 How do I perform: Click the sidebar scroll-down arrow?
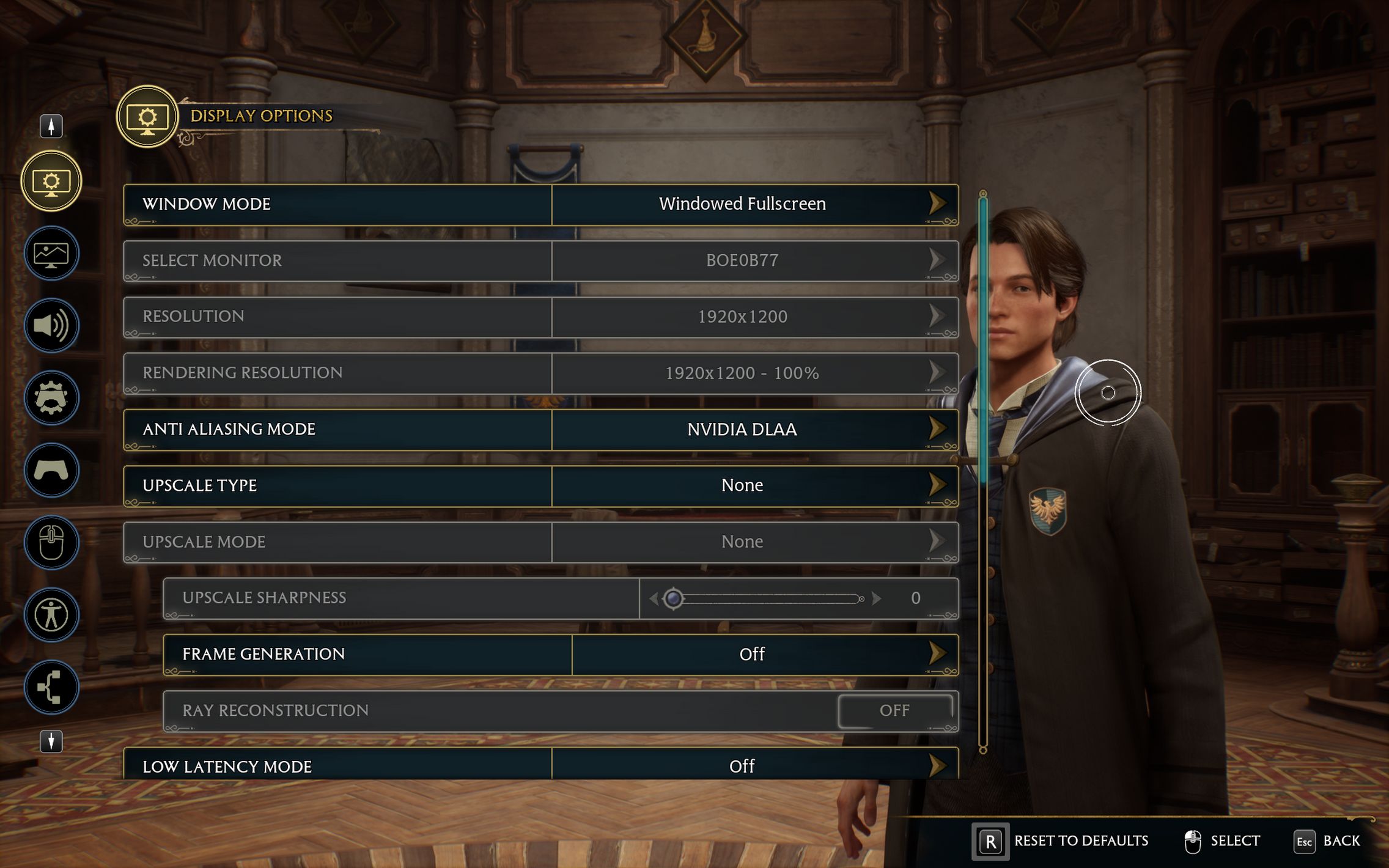pyautogui.click(x=51, y=741)
